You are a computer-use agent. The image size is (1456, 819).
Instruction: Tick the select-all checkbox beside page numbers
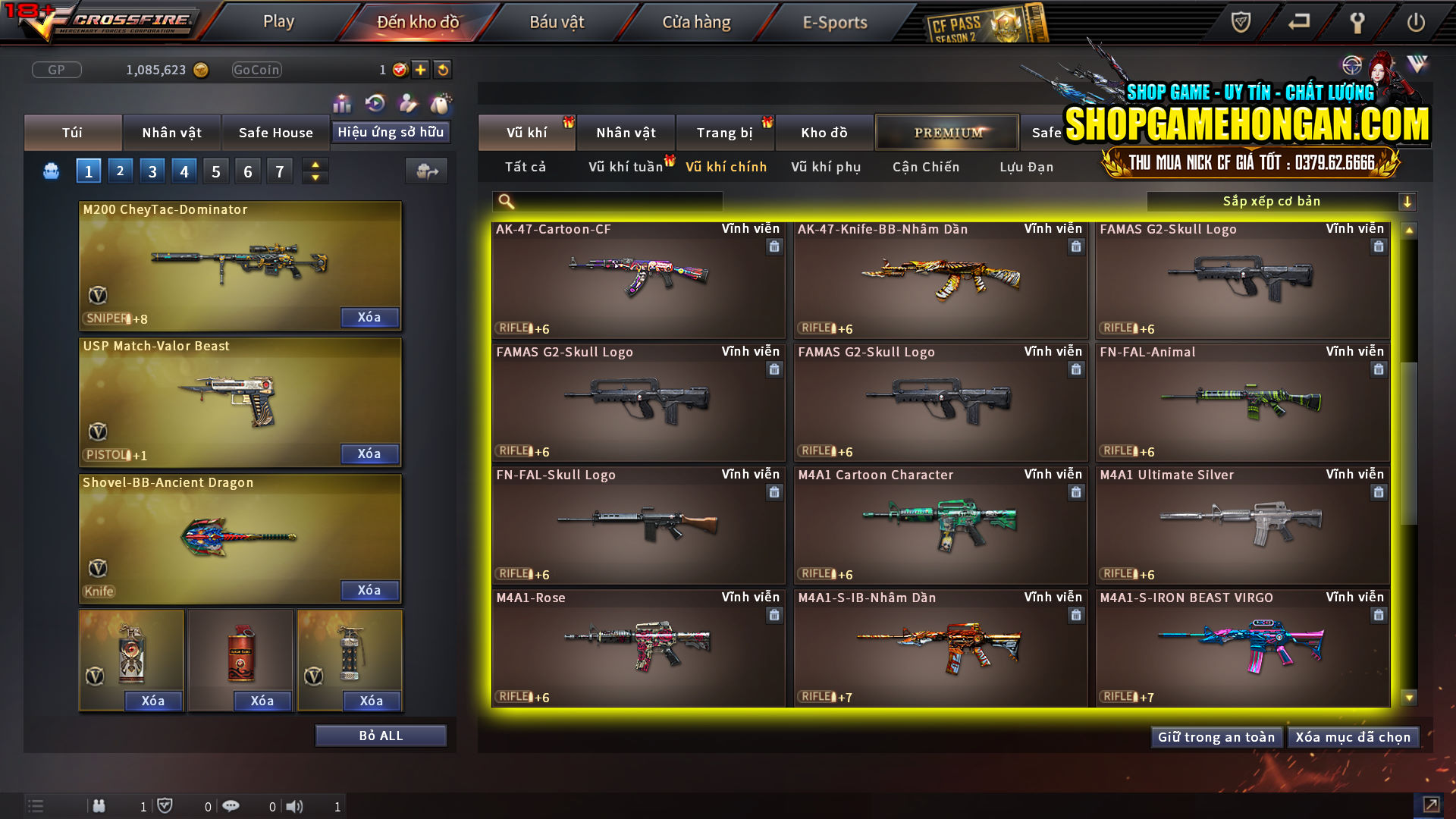[51, 171]
